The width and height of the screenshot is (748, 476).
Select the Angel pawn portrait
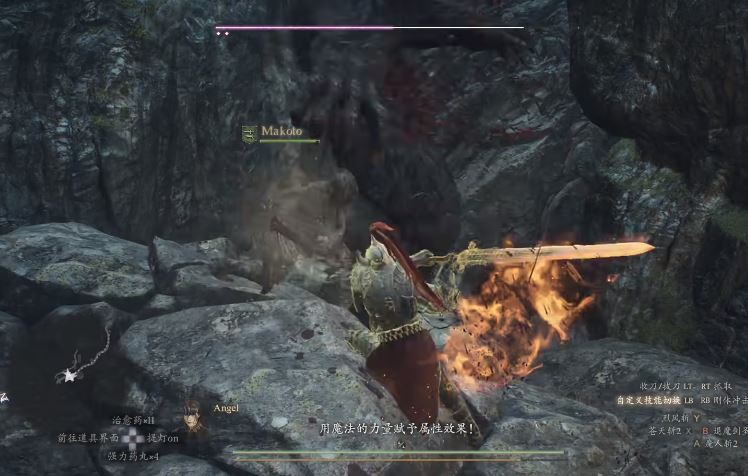point(191,418)
